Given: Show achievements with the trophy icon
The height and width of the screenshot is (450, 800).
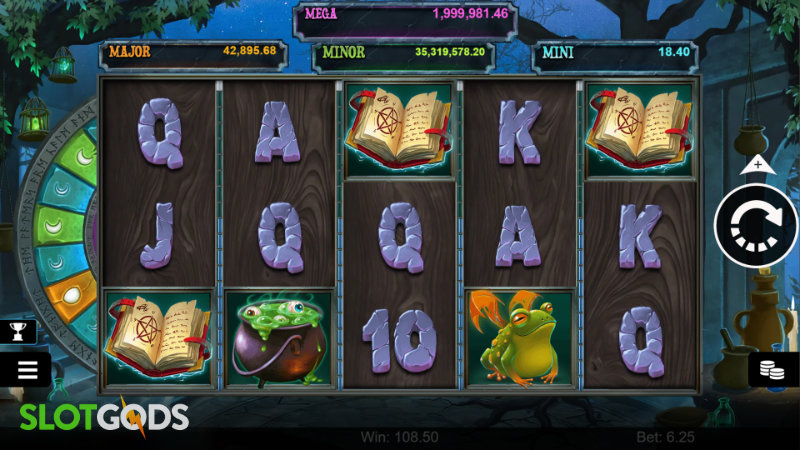Looking at the screenshot, I should (x=18, y=331).
